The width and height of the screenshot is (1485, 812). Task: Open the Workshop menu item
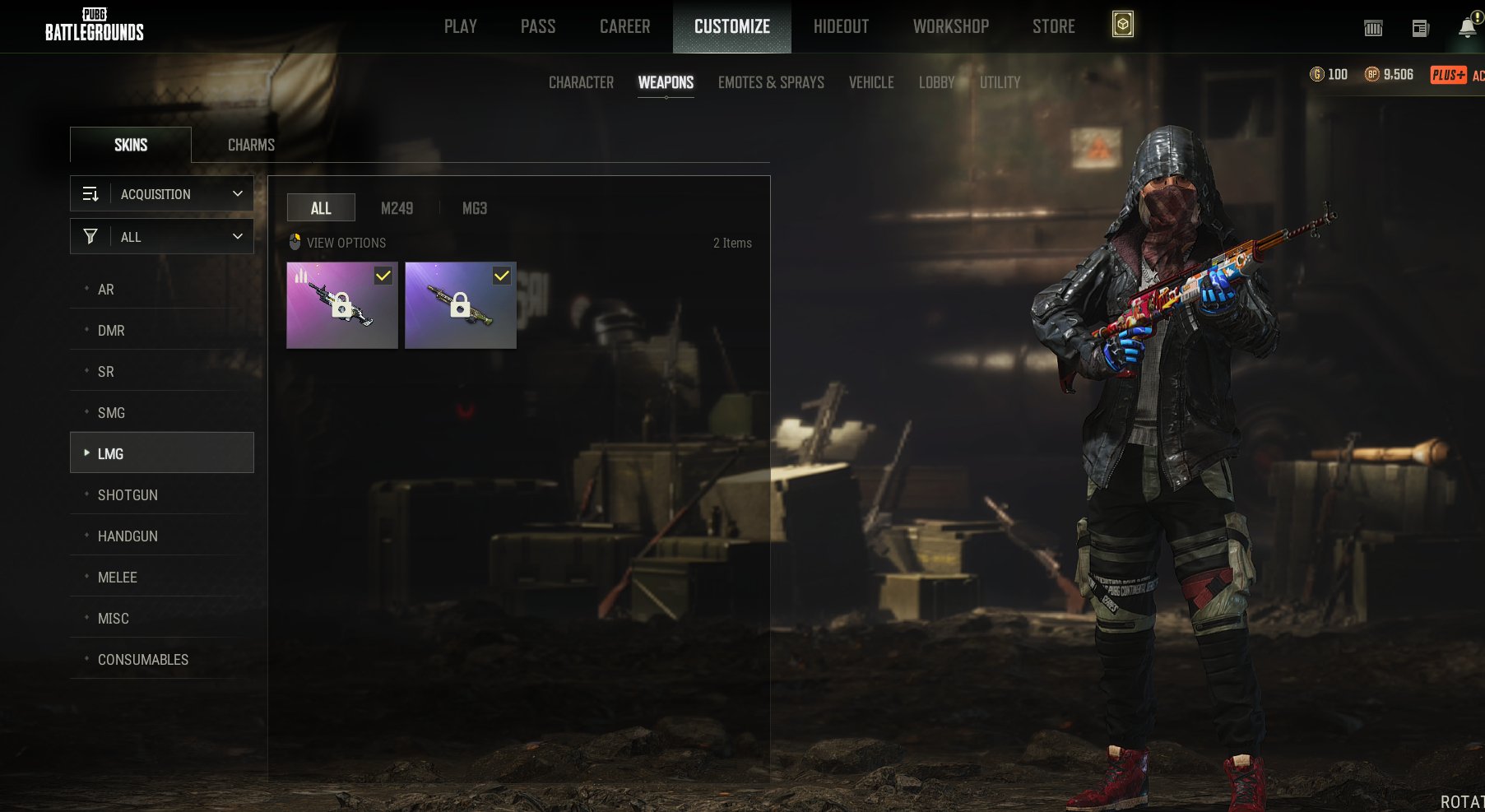click(951, 26)
